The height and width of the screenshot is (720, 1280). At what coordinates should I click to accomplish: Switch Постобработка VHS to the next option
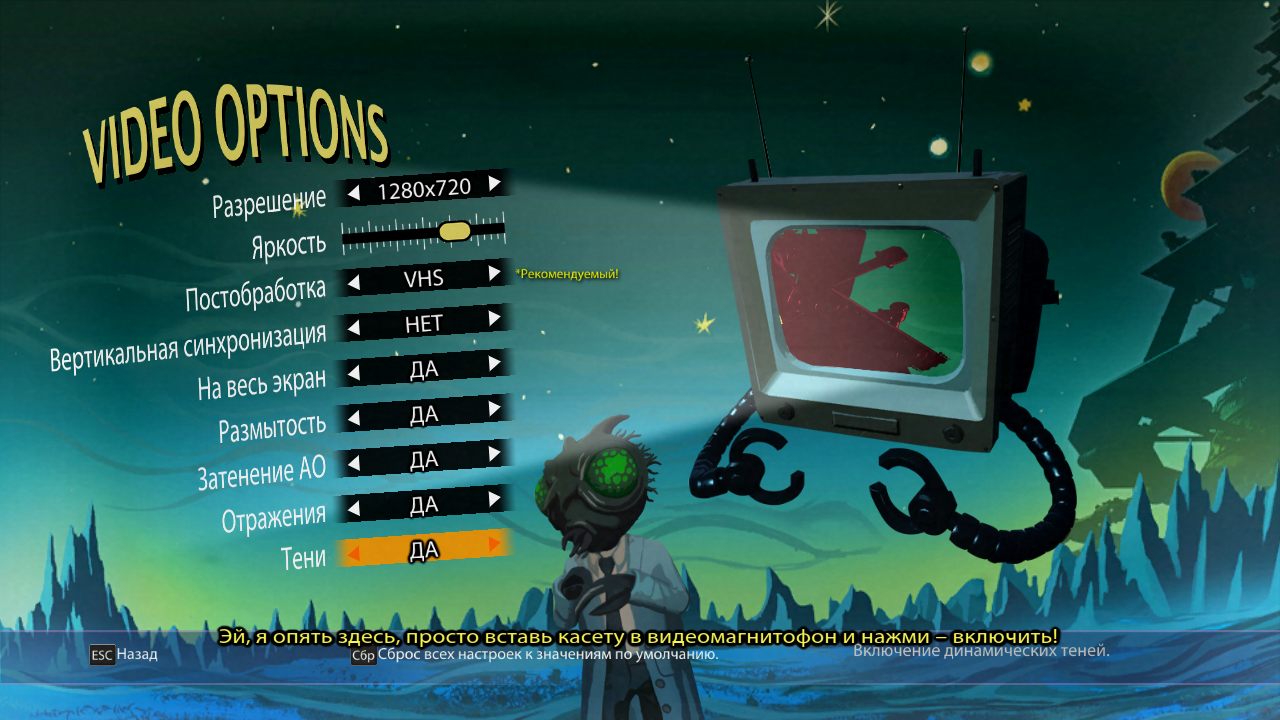tap(494, 272)
